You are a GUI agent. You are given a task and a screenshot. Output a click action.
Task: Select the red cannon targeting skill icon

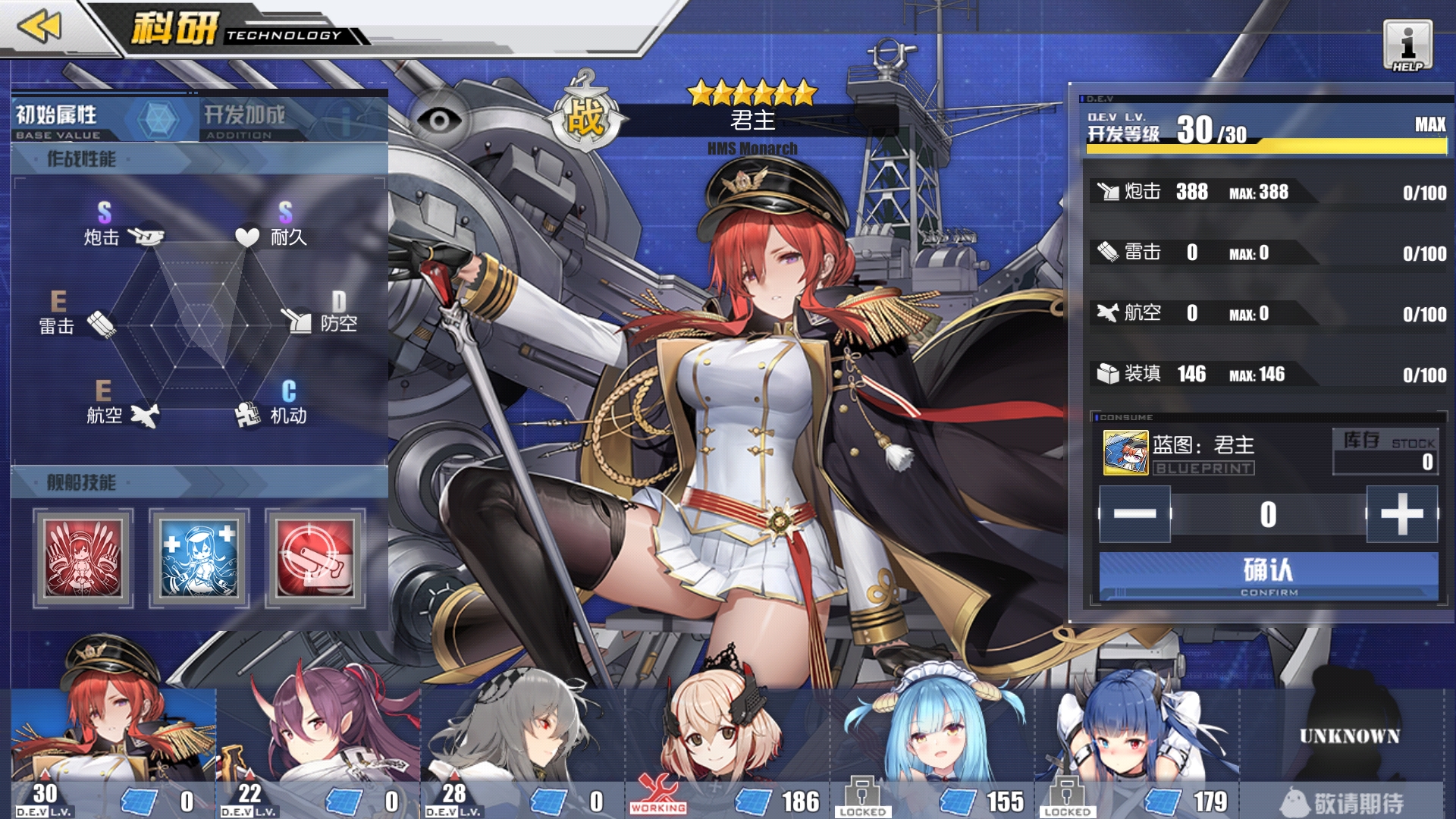[315, 558]
